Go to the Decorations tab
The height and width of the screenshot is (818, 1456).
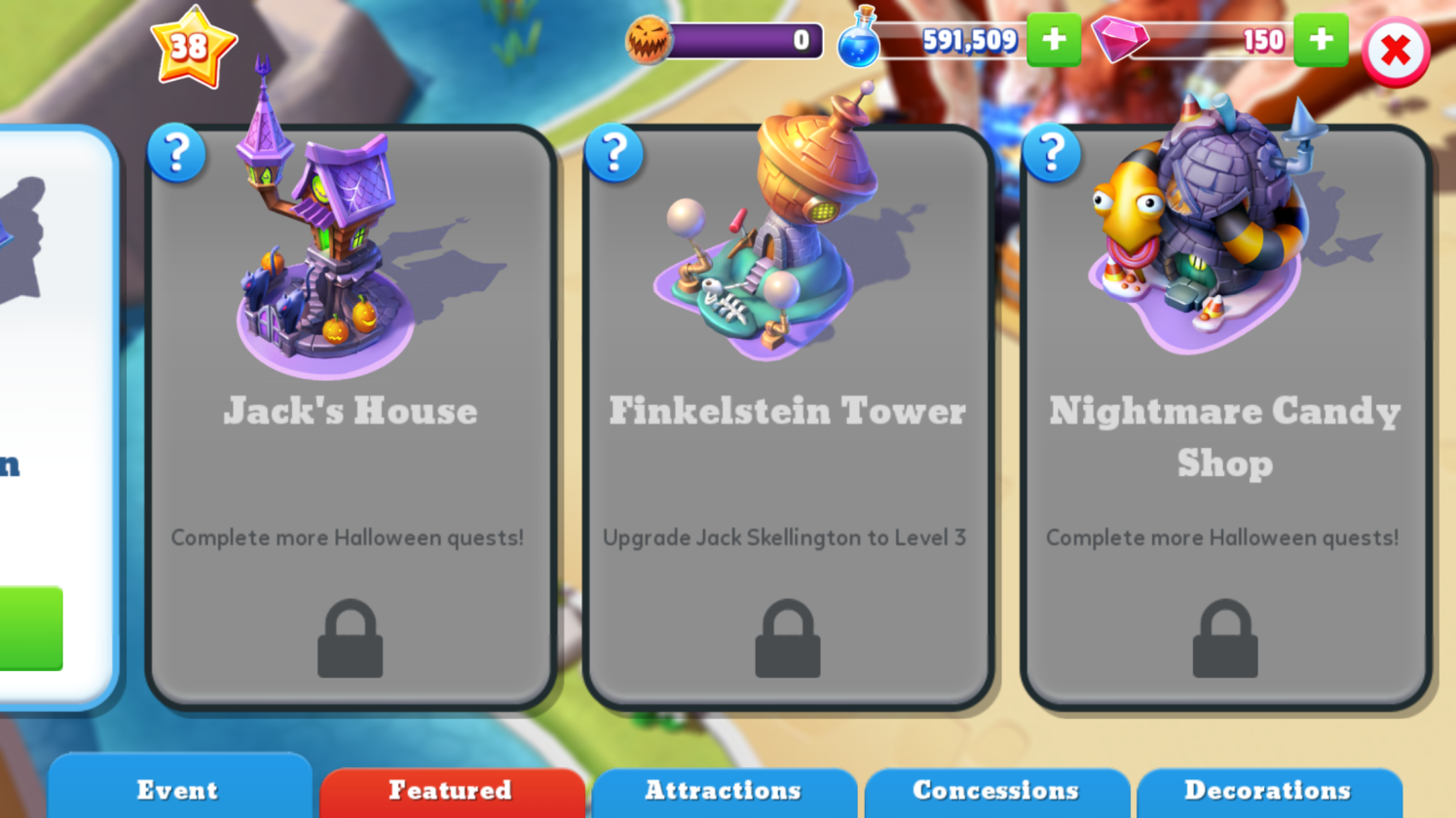click(1267, 790)
